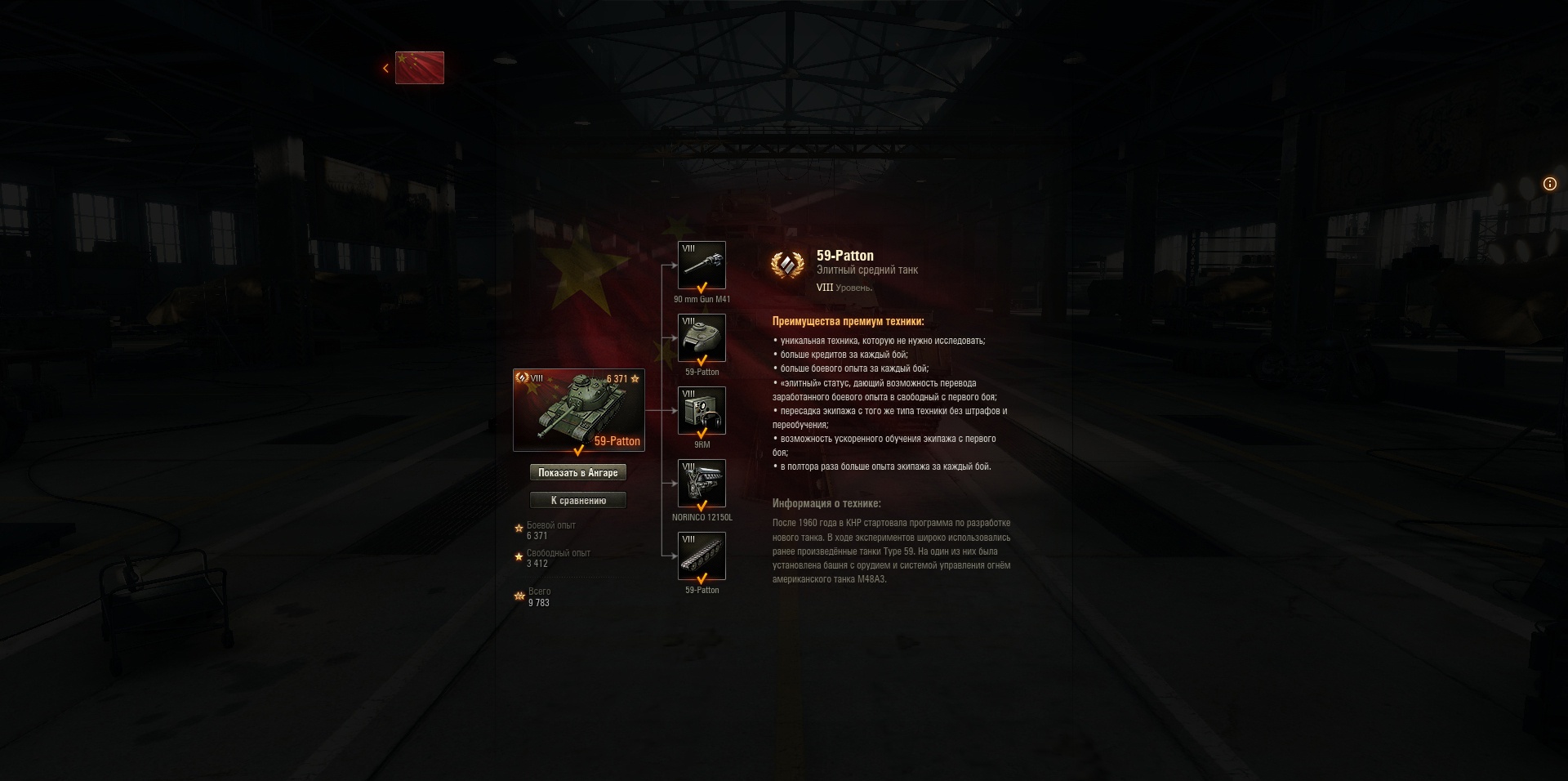
Task: Click the elite laurel wreath emblem beside 59-Patton
Action: point(787,266)
